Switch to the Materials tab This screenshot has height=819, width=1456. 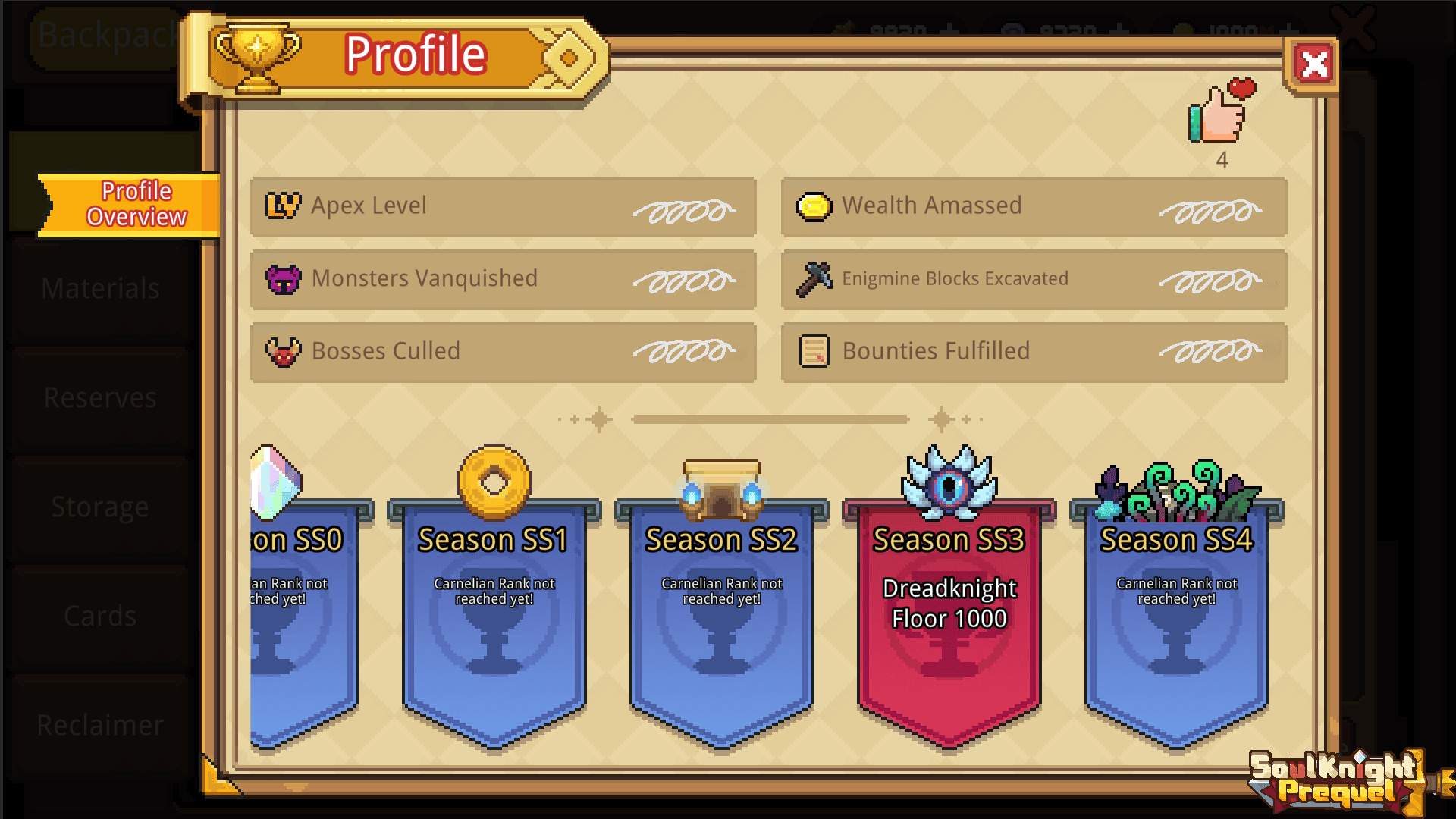tap(99, 288)
